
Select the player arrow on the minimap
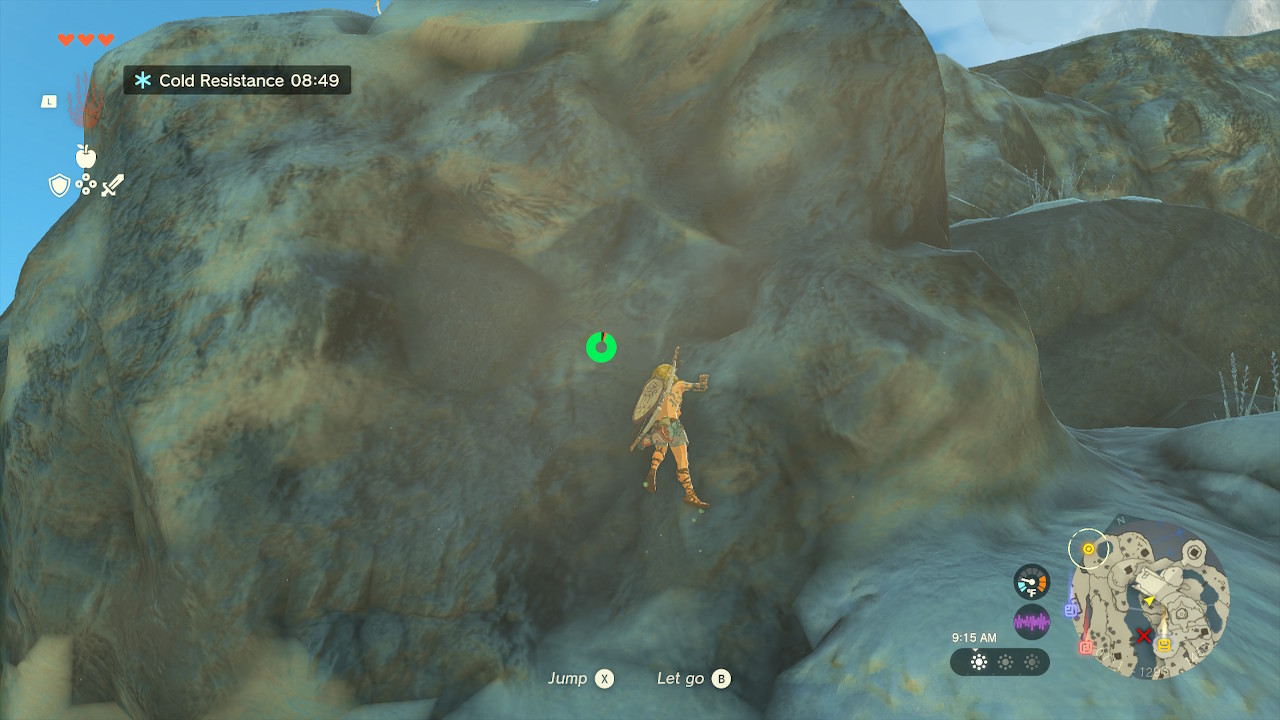(1149, 600)
